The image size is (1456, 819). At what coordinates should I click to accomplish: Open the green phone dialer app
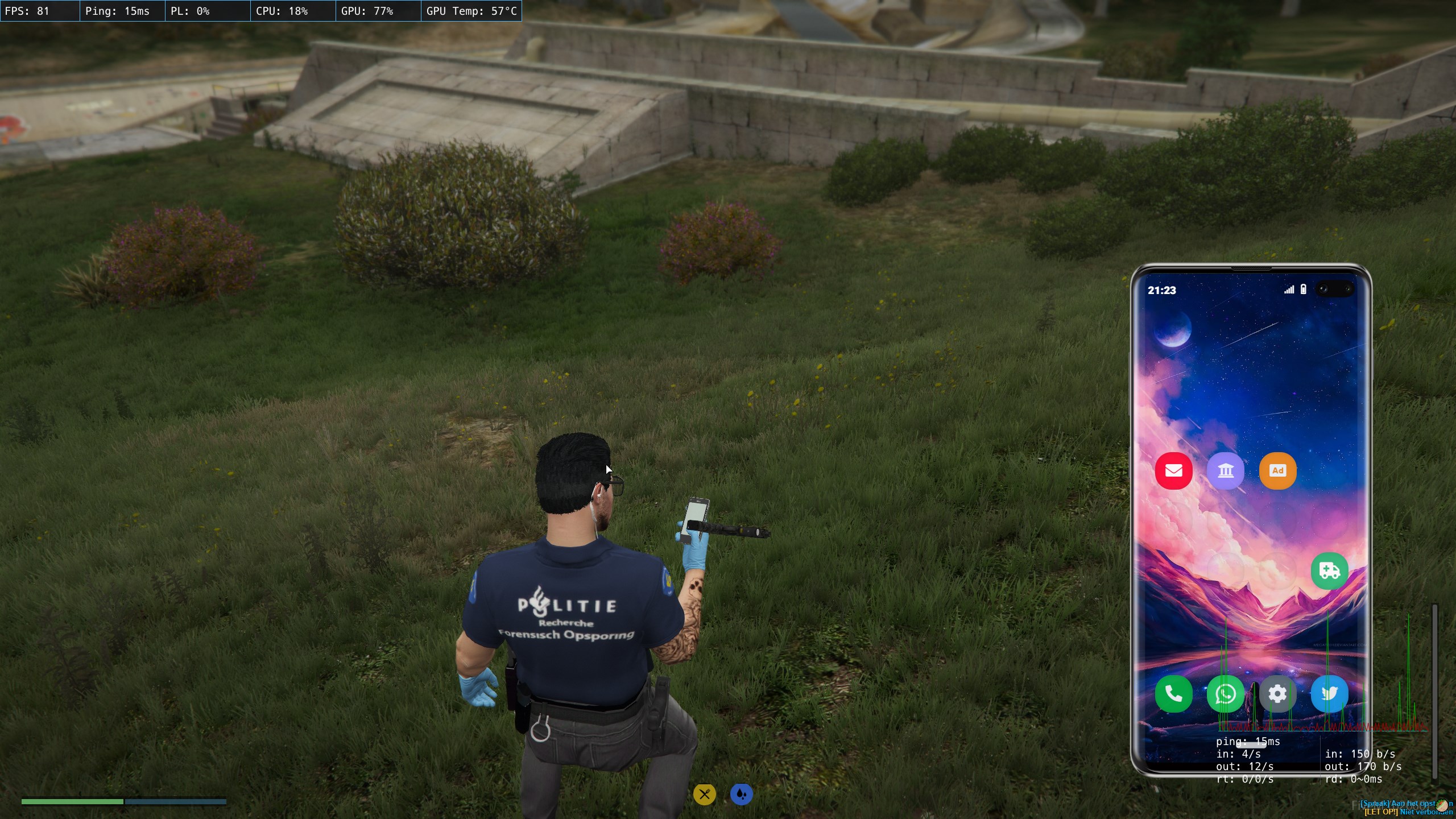tap(1173, 694)
